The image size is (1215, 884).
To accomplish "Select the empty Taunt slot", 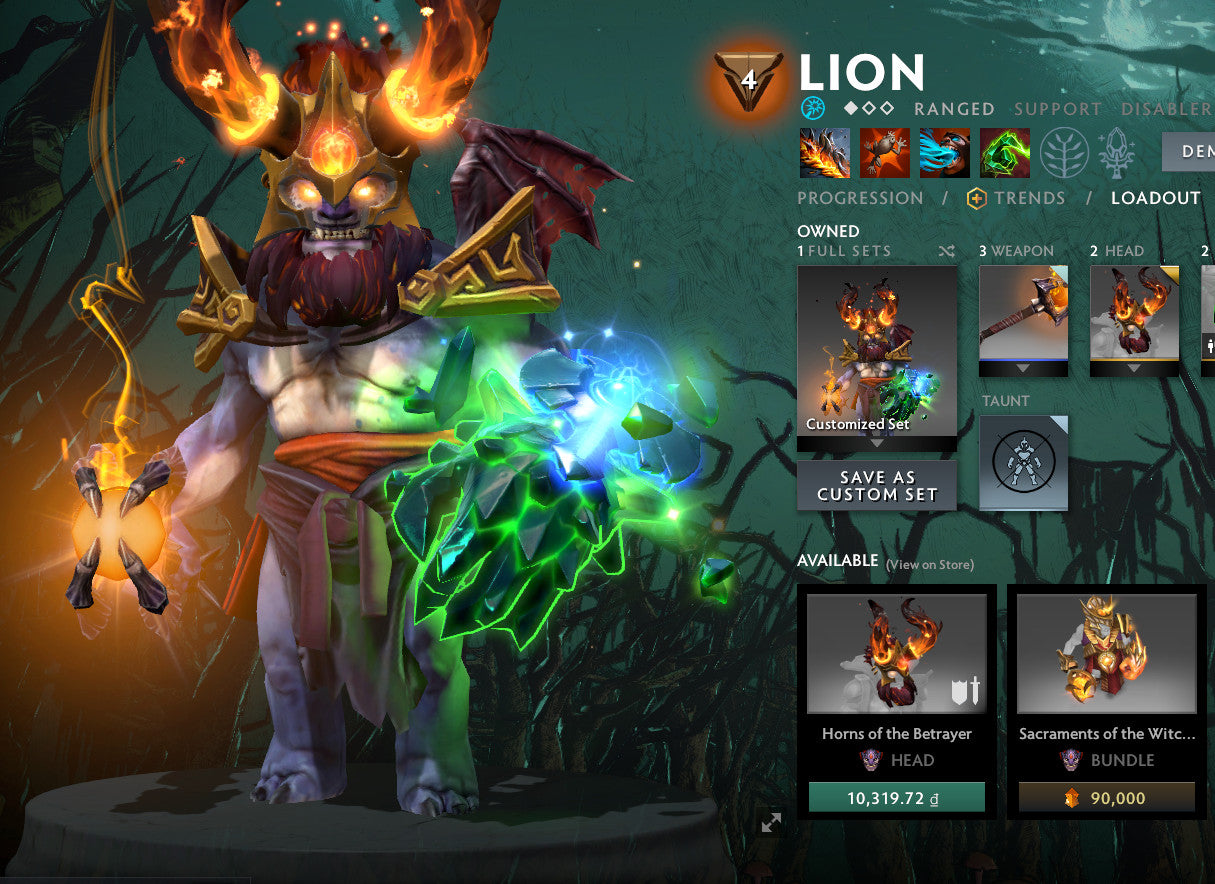I will [1023, 463].
